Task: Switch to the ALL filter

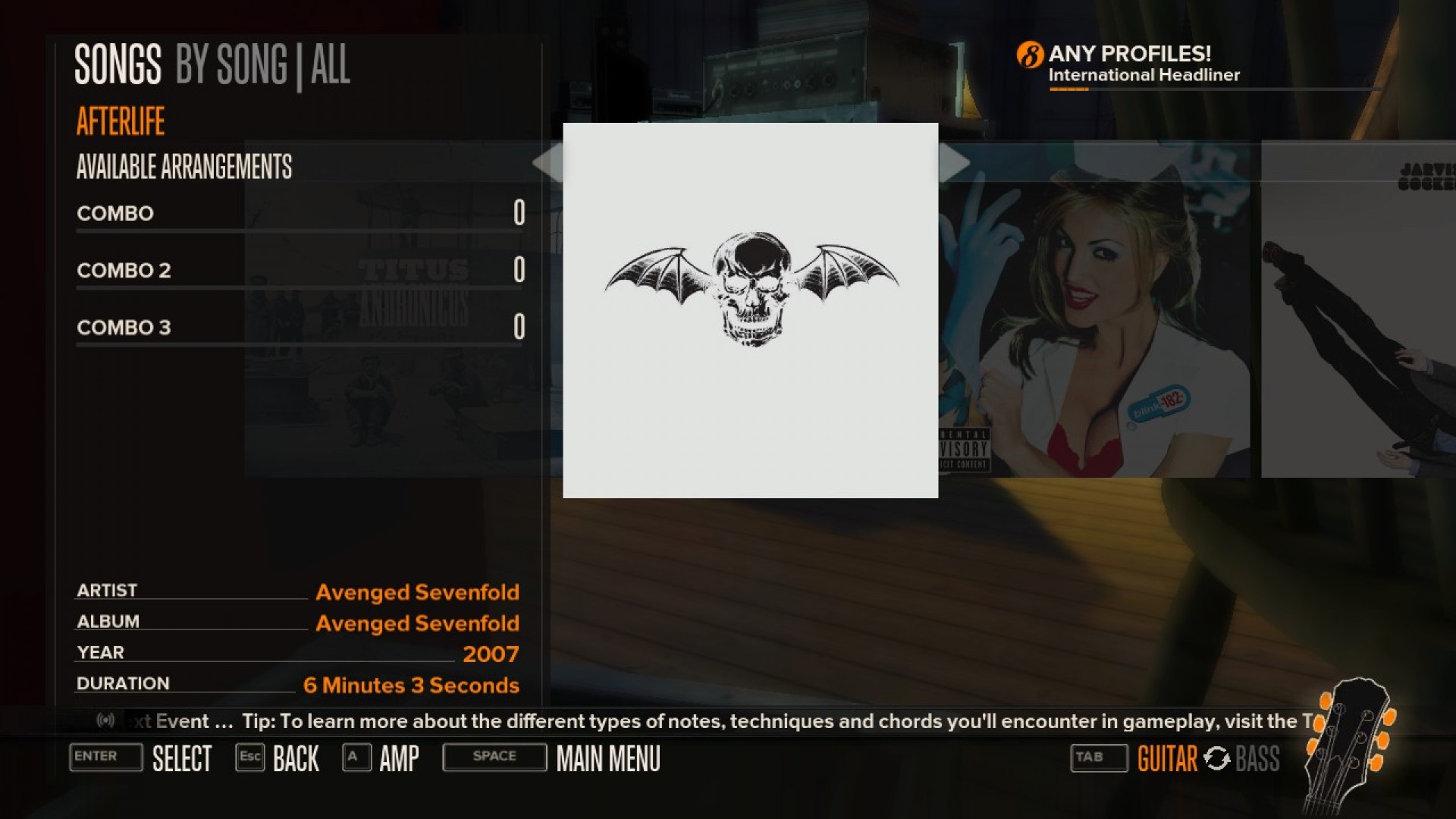Action: (x=331, y=66)
